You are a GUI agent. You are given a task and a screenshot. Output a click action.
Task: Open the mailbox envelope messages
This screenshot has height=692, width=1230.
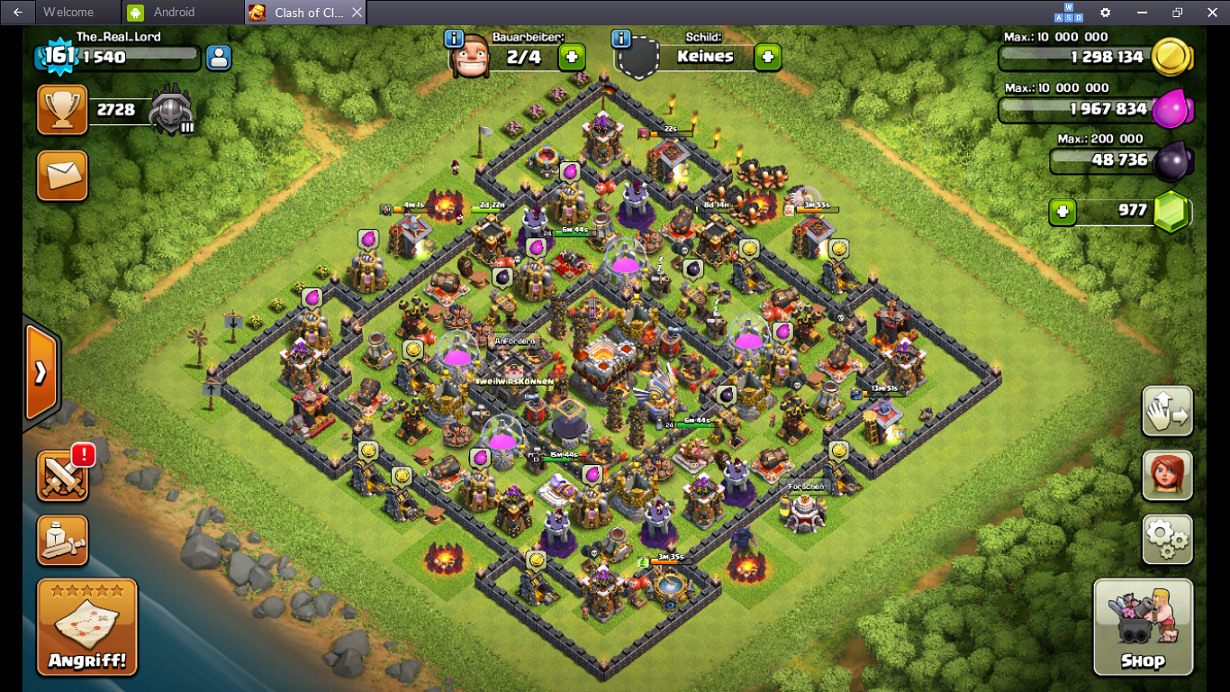62,176
